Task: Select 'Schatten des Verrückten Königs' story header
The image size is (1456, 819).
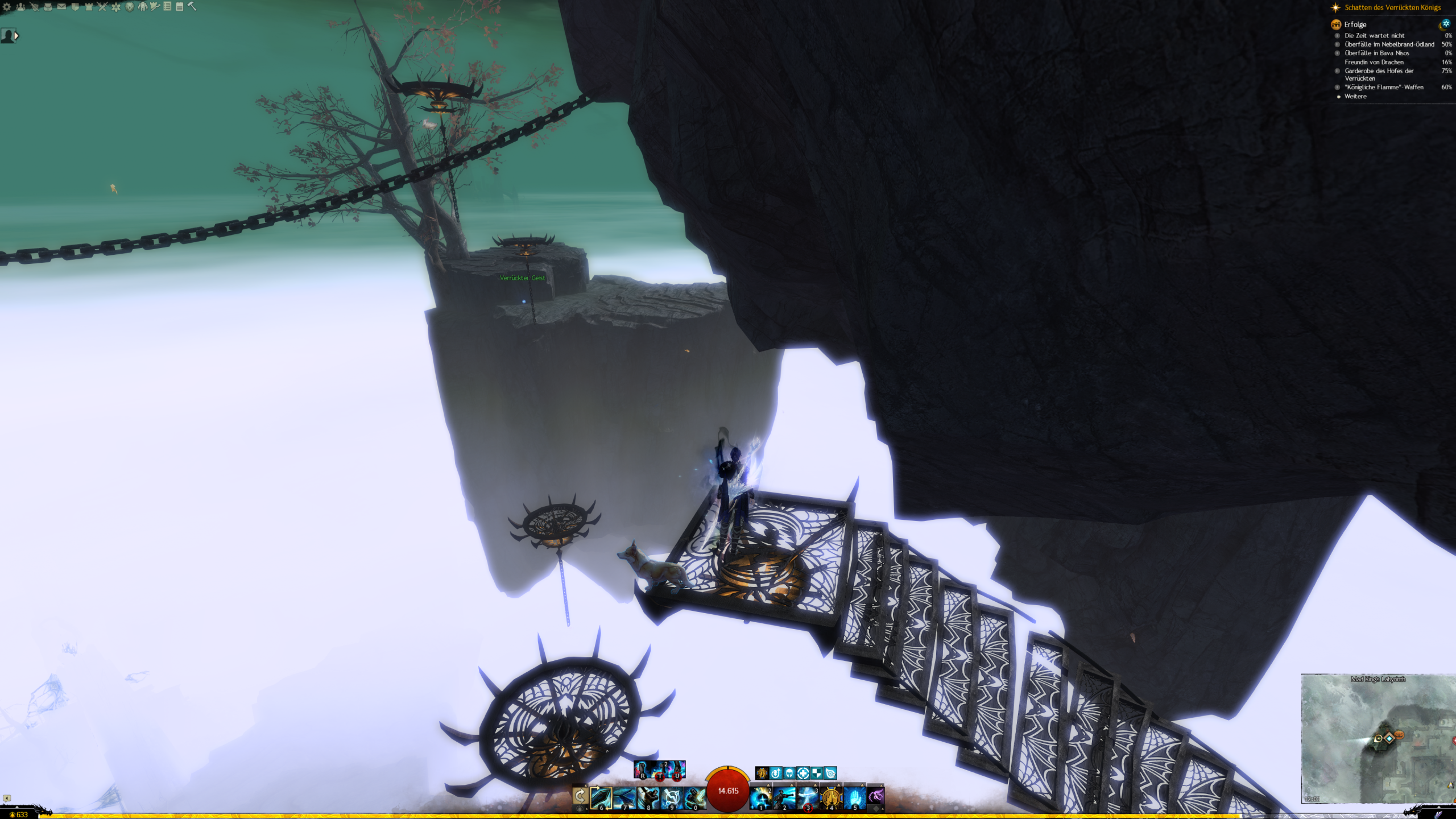Action: [x=1392, y=7]
